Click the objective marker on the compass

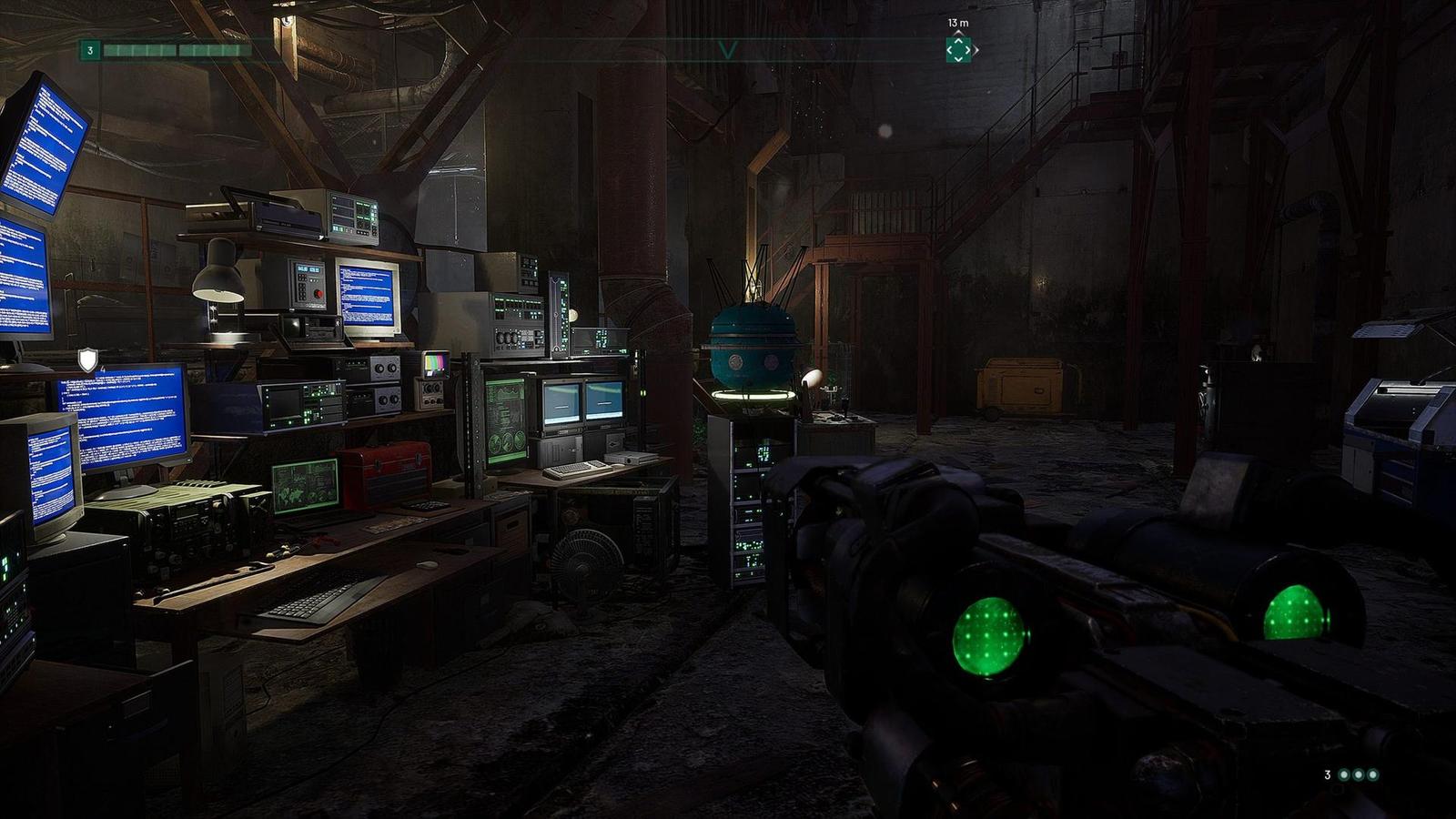click(958, 50)
